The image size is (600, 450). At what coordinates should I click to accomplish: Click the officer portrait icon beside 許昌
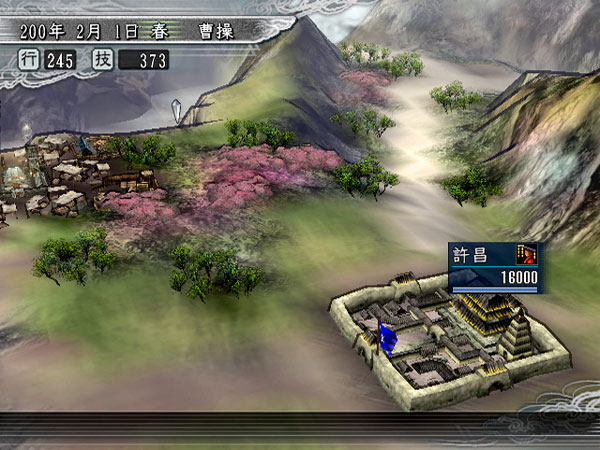526,254
